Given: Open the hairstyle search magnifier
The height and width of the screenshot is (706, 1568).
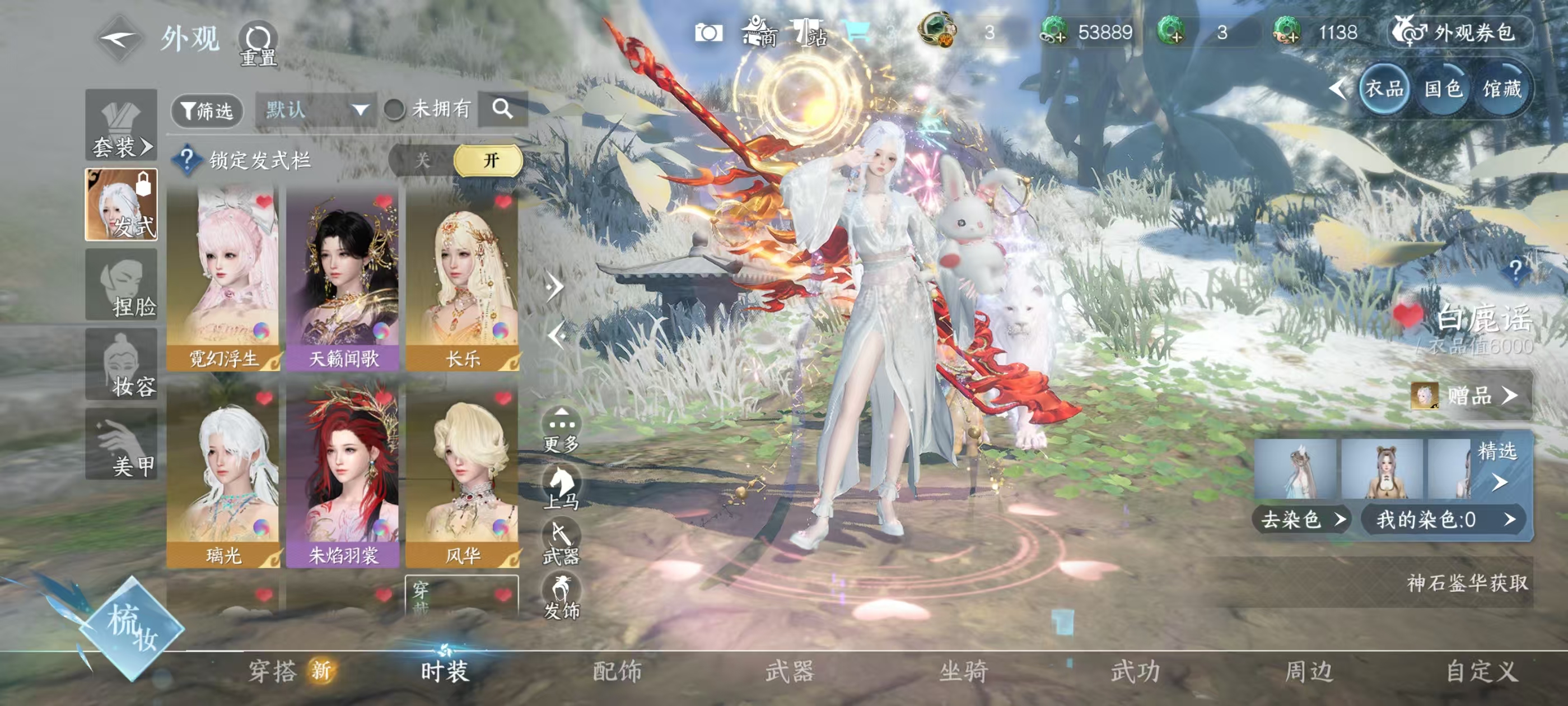Looking at the screenshot, I should (502, 109).
